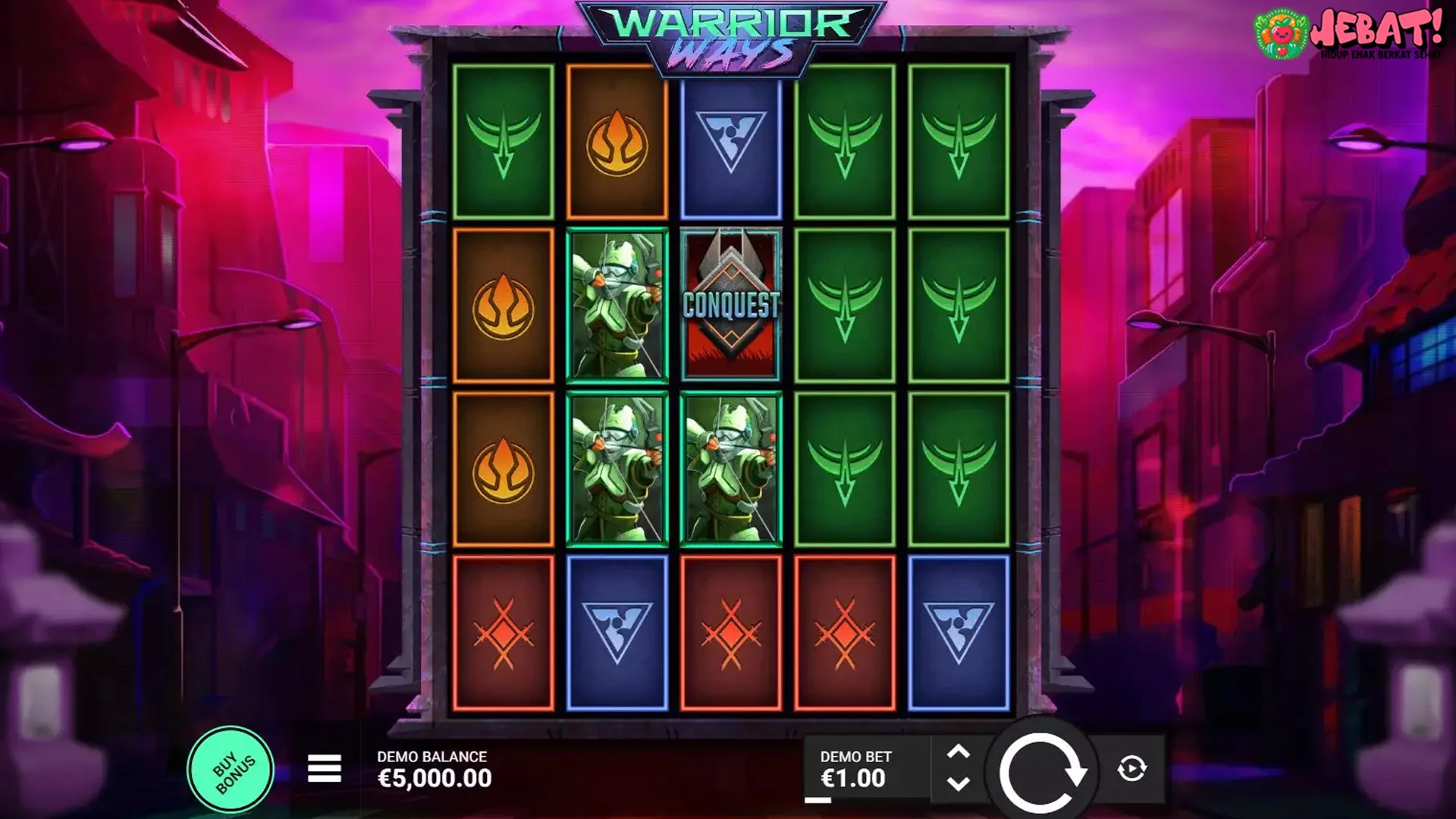Viewport: 1456px width, 819px height.
Task: Click the blue triangle symbol on the top row
Action: tap(730, 140)
